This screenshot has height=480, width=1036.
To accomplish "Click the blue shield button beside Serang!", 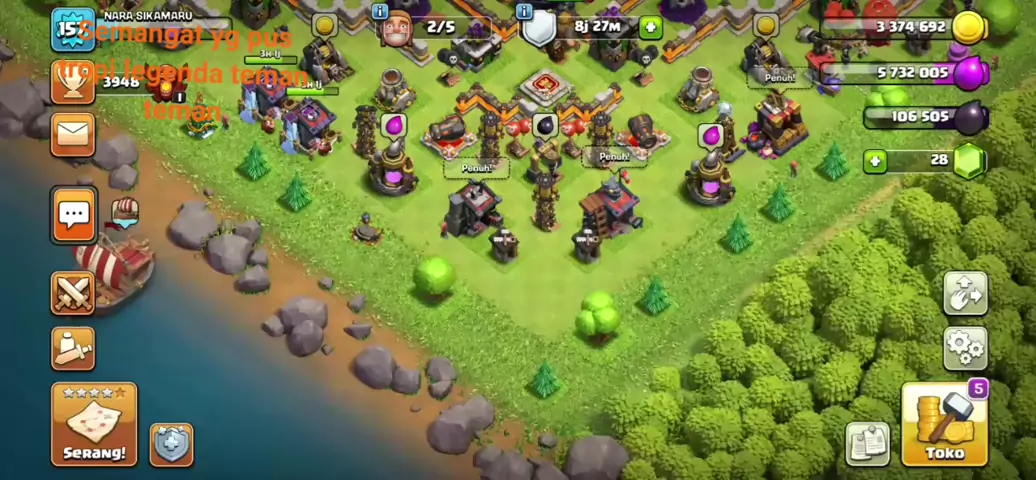I will [171, 444].
